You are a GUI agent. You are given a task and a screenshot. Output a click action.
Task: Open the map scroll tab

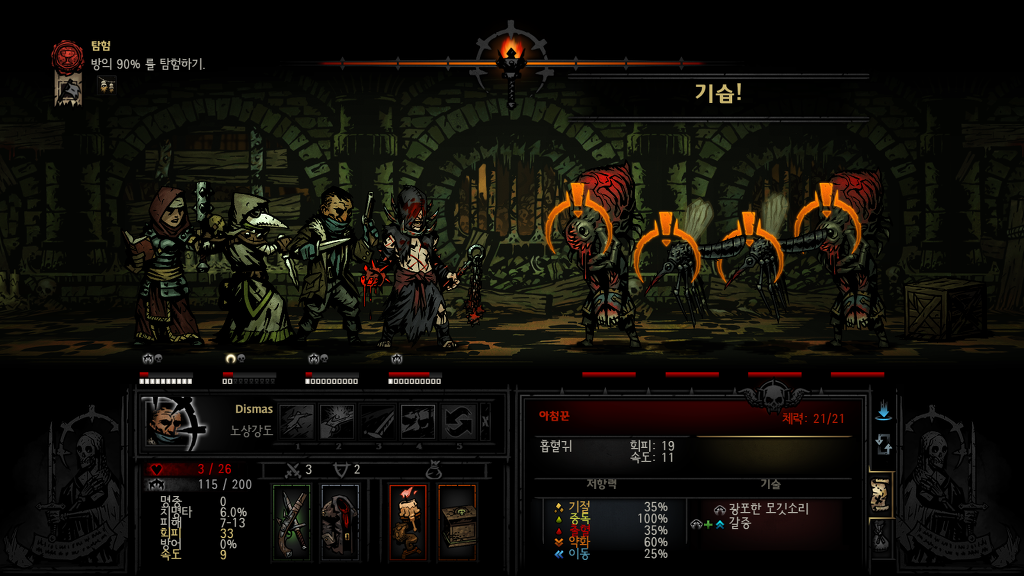[x=882, y=493]
